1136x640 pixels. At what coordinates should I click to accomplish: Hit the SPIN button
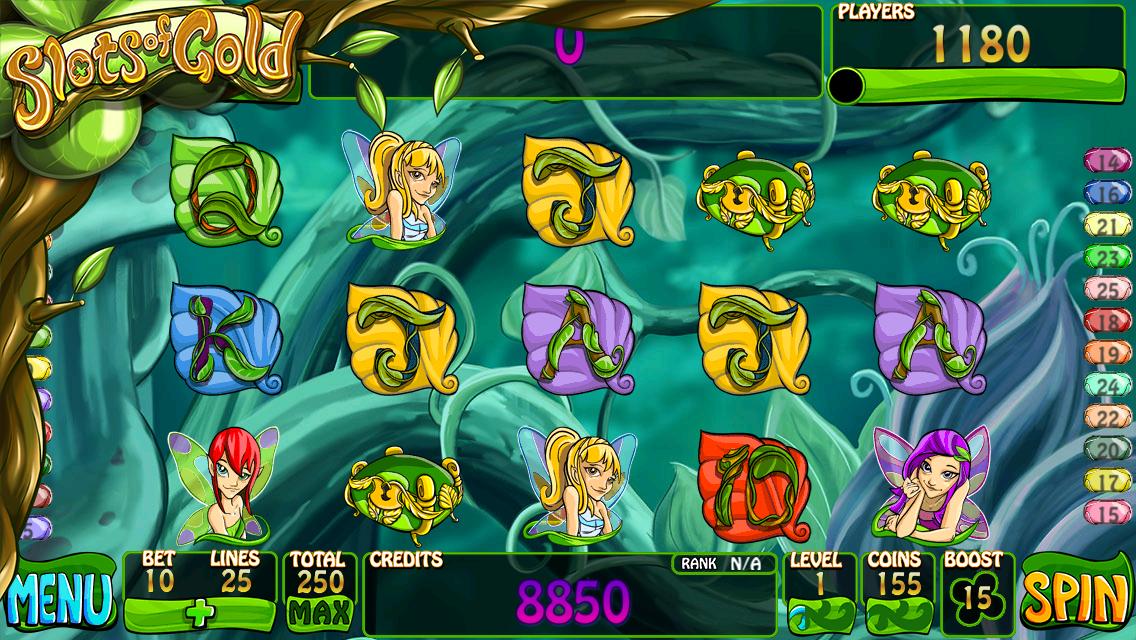[1075, 599]
